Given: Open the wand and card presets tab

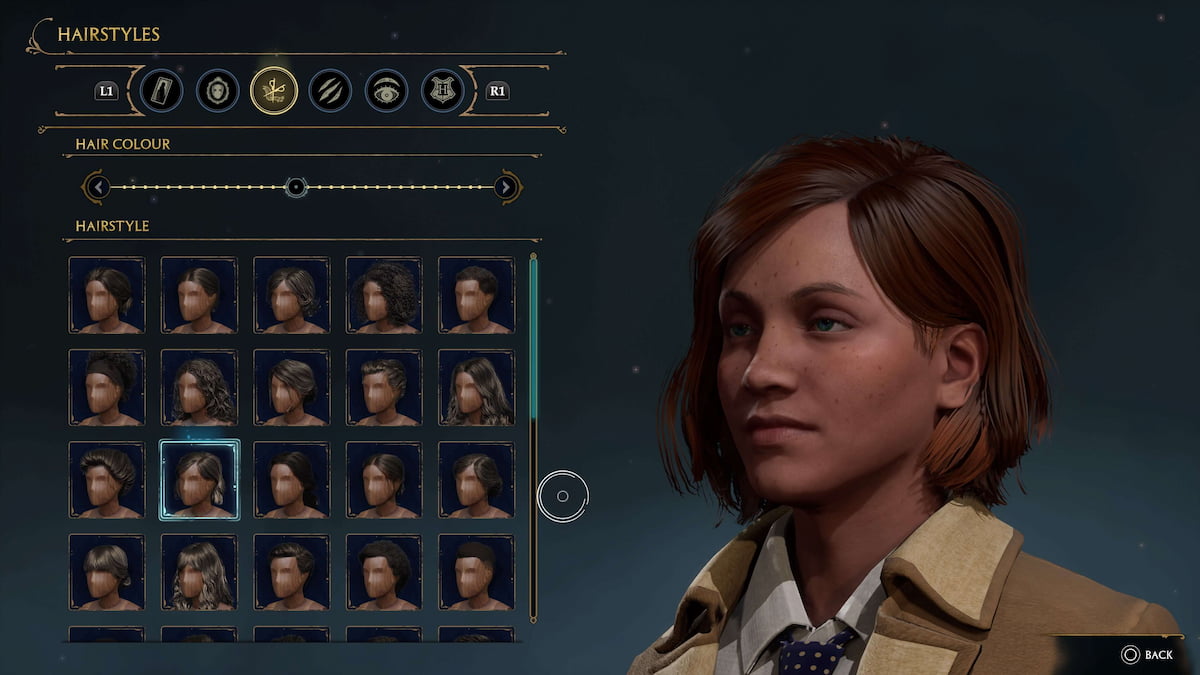Looking at the screenshot, I should 161,91.
